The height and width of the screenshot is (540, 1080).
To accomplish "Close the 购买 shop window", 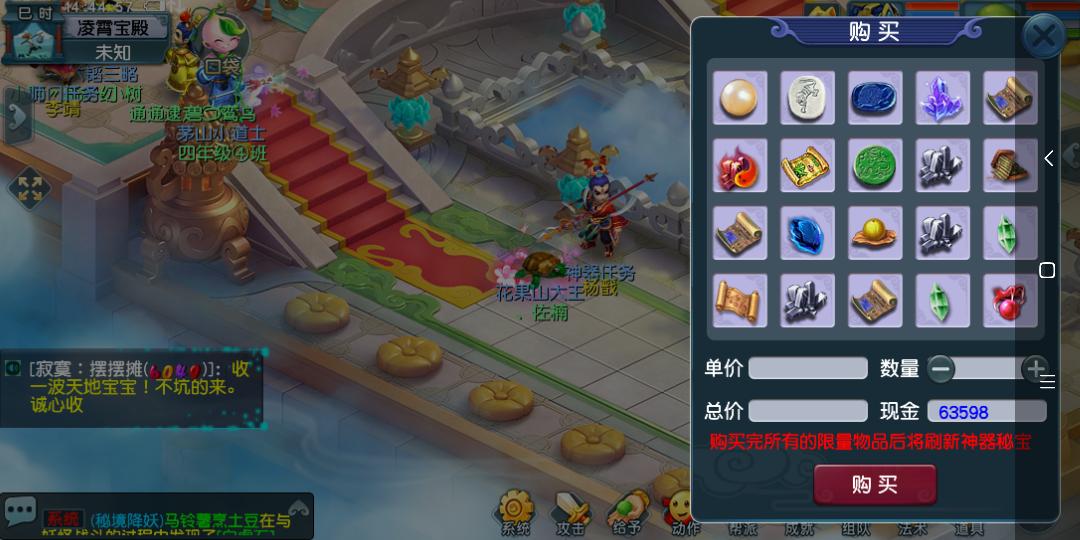I will point(1043,38).
